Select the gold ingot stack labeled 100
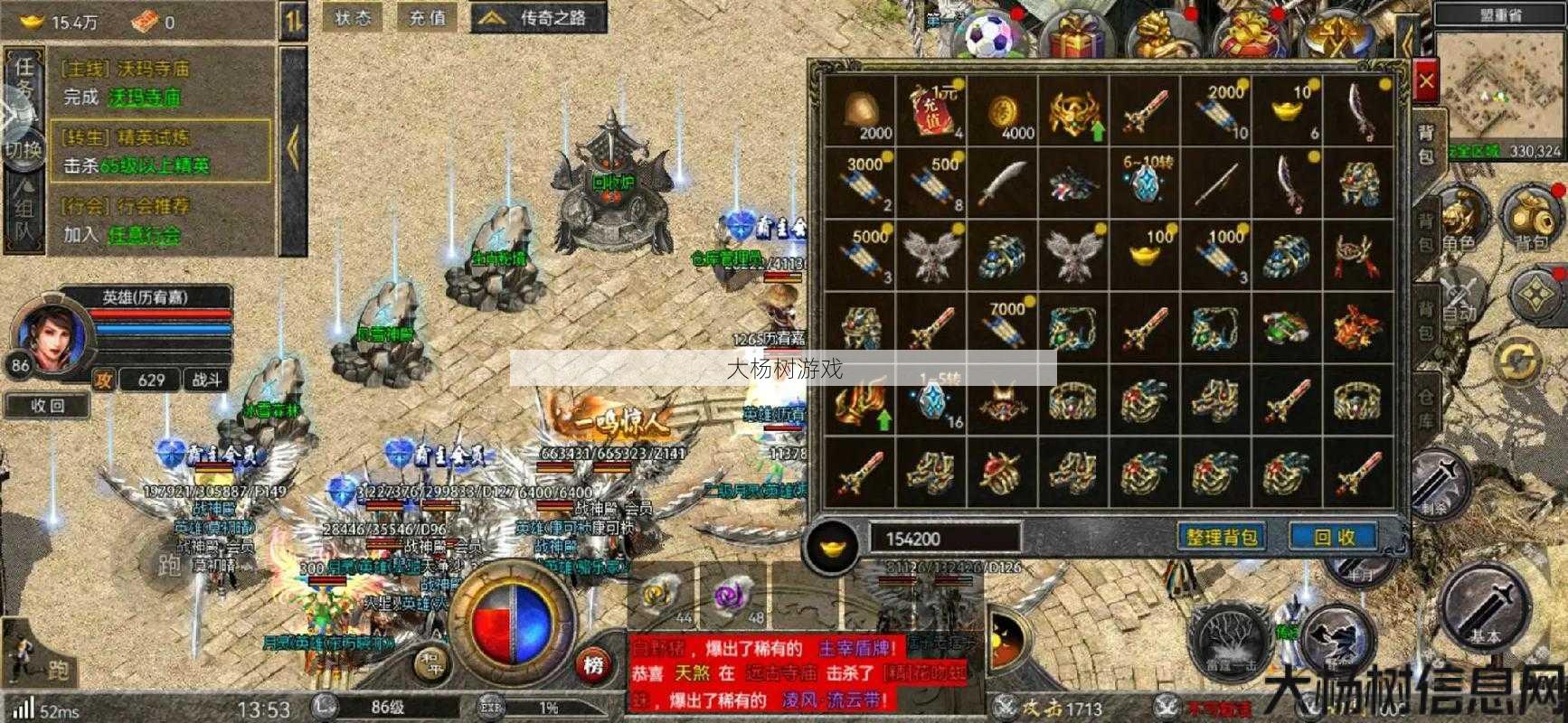1568x723 pixels. pyautogui.click(x=1145, y=253)
